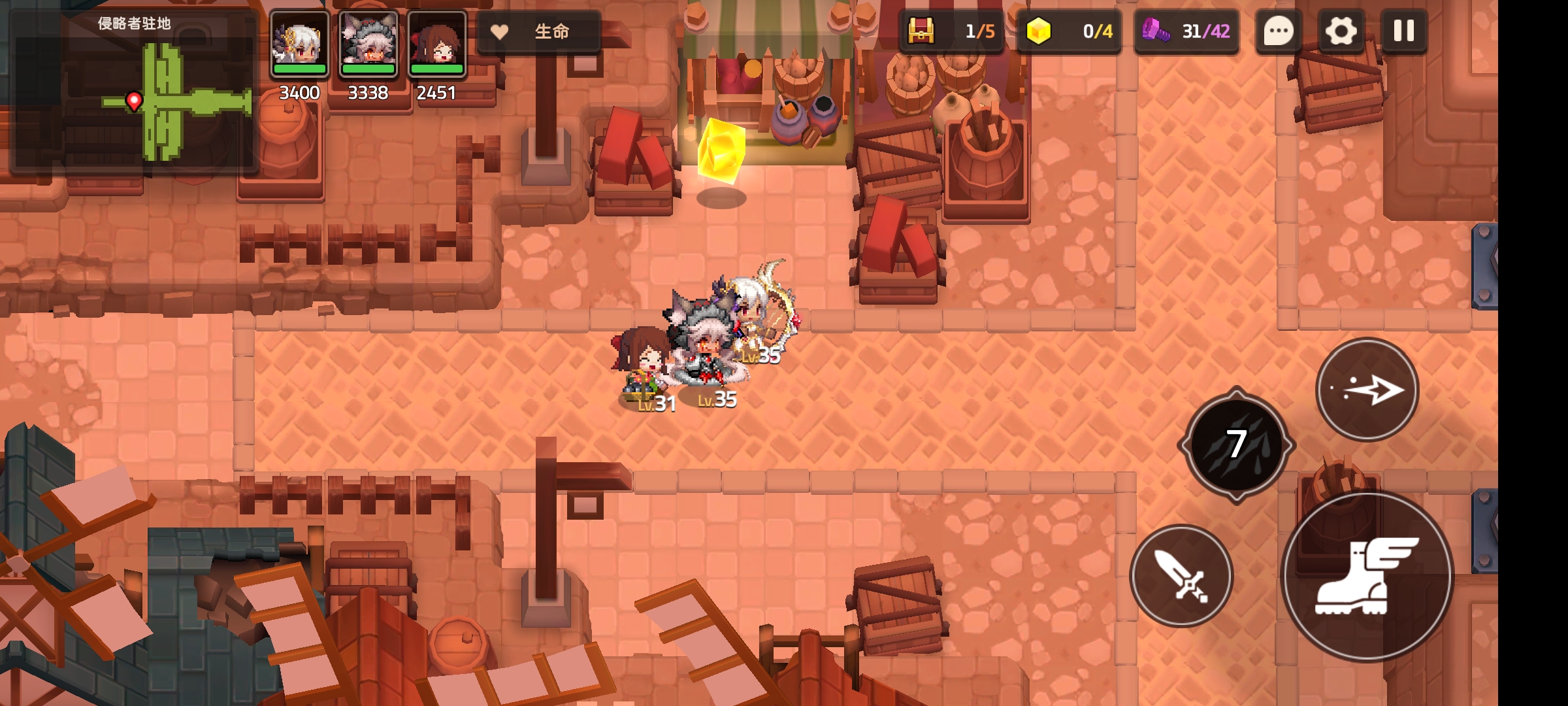Screen dimensions: 1568x706
Task: Open the gear settings menu
Action: point(1341,31)
